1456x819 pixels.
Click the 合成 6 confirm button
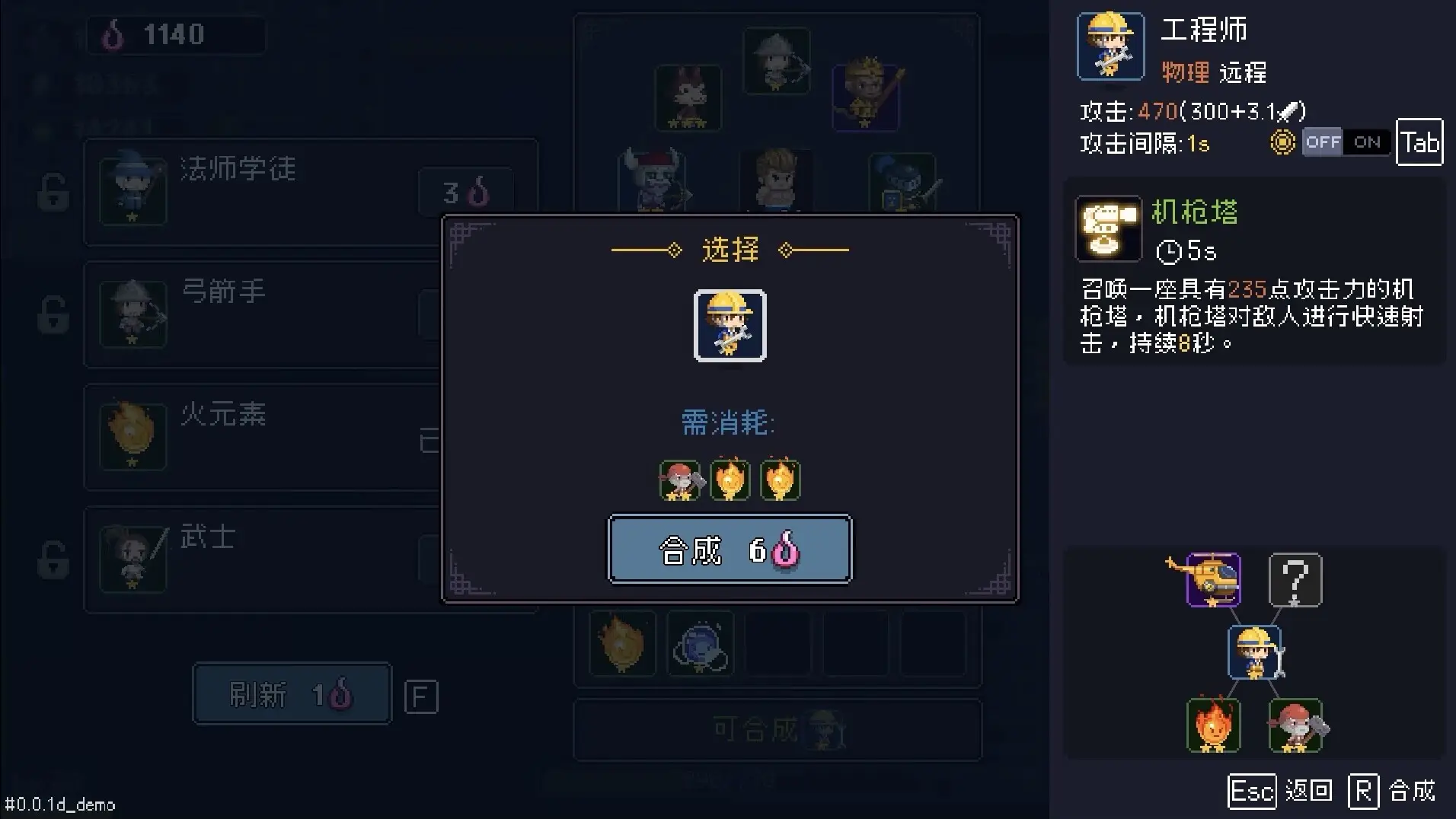coord(729,549)
